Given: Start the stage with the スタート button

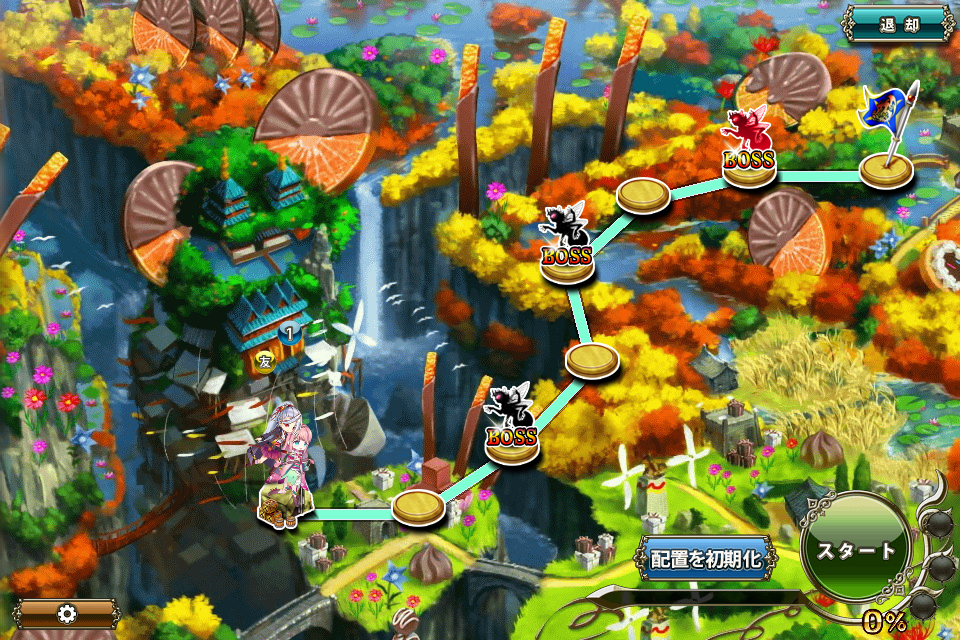Looking at the screenshot, I should (x=856, y=551).
